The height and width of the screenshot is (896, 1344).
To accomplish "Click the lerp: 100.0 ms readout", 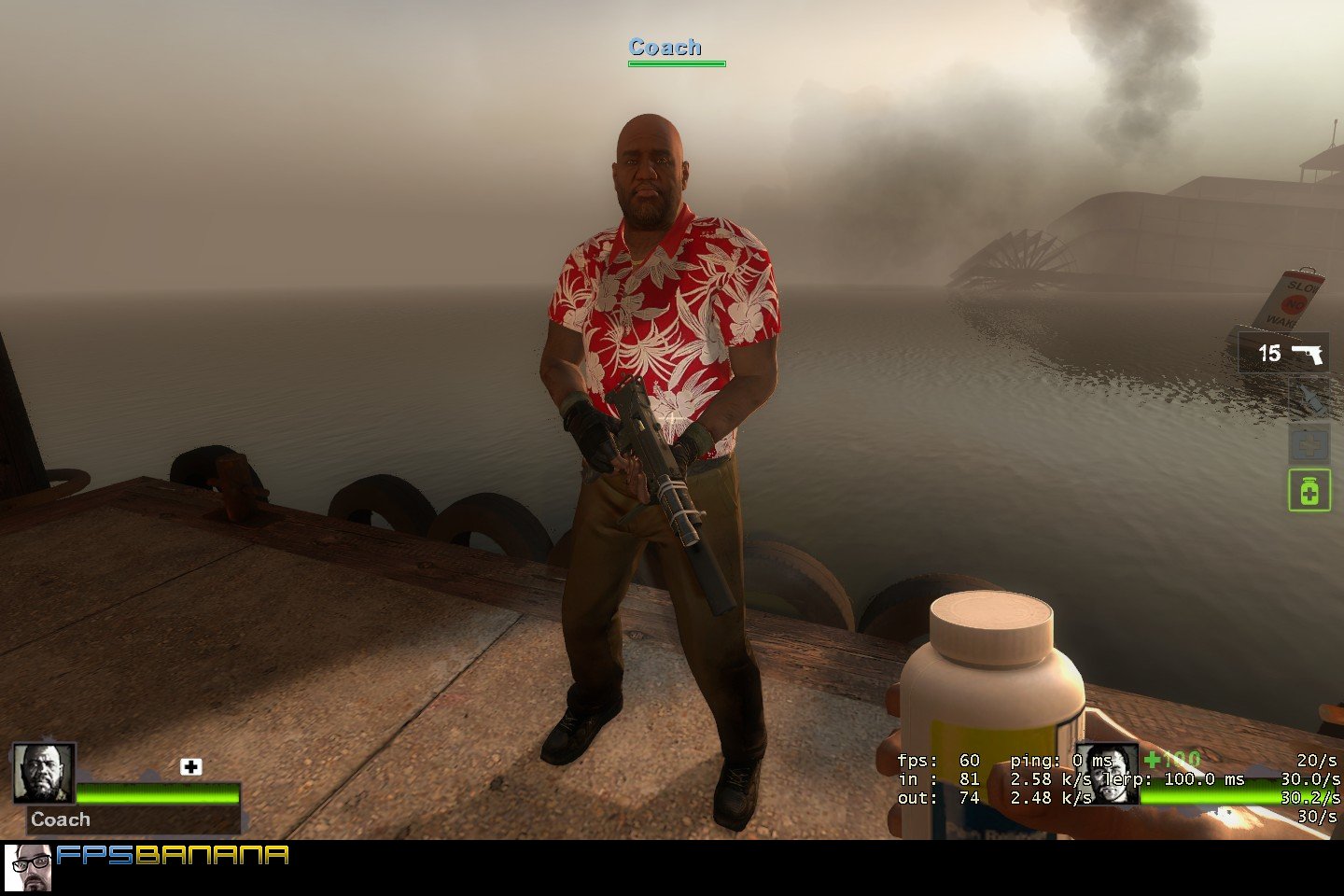I will pos(1176,777).
